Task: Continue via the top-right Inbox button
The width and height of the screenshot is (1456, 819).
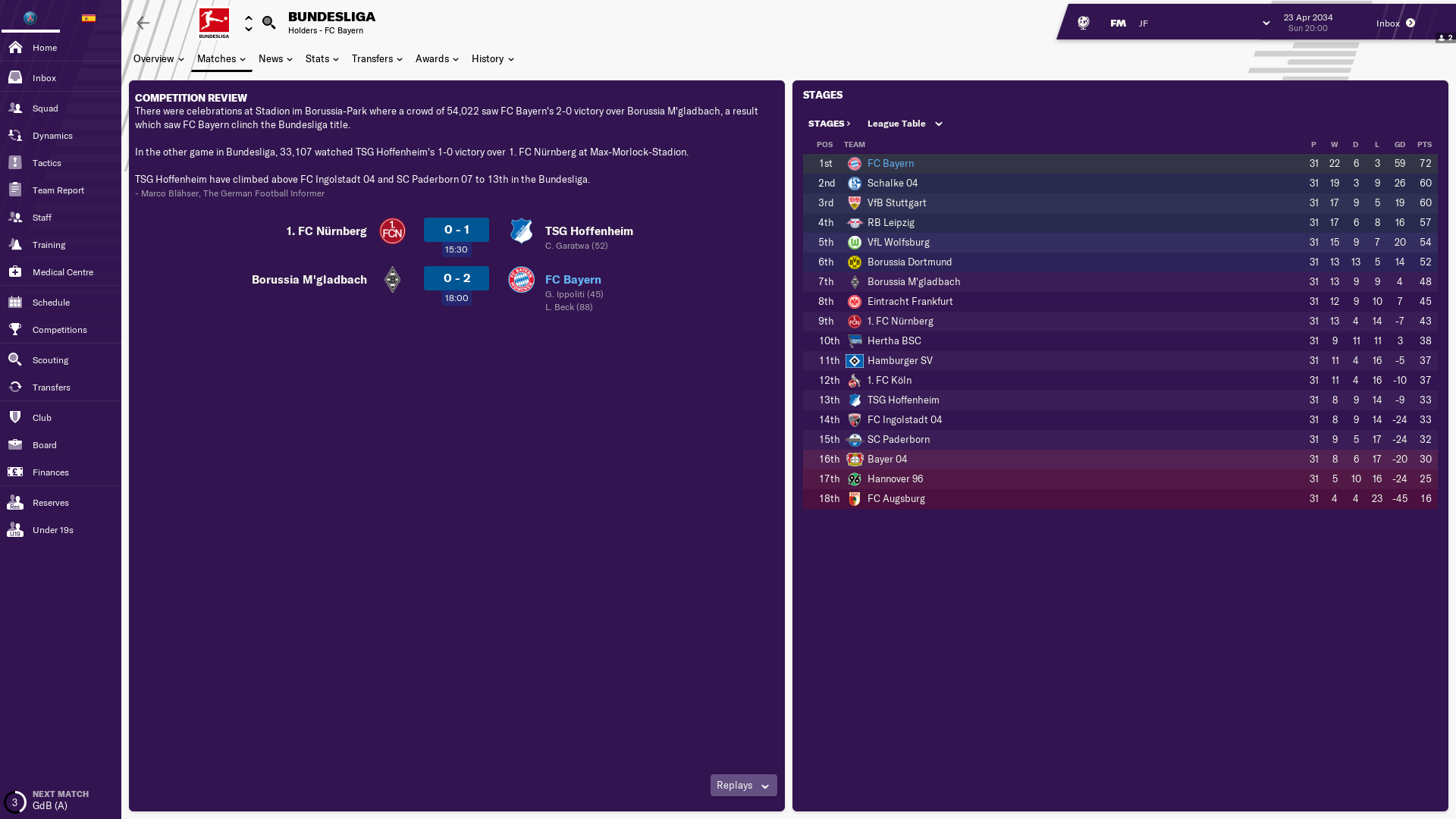Action: pos(1395,24)
